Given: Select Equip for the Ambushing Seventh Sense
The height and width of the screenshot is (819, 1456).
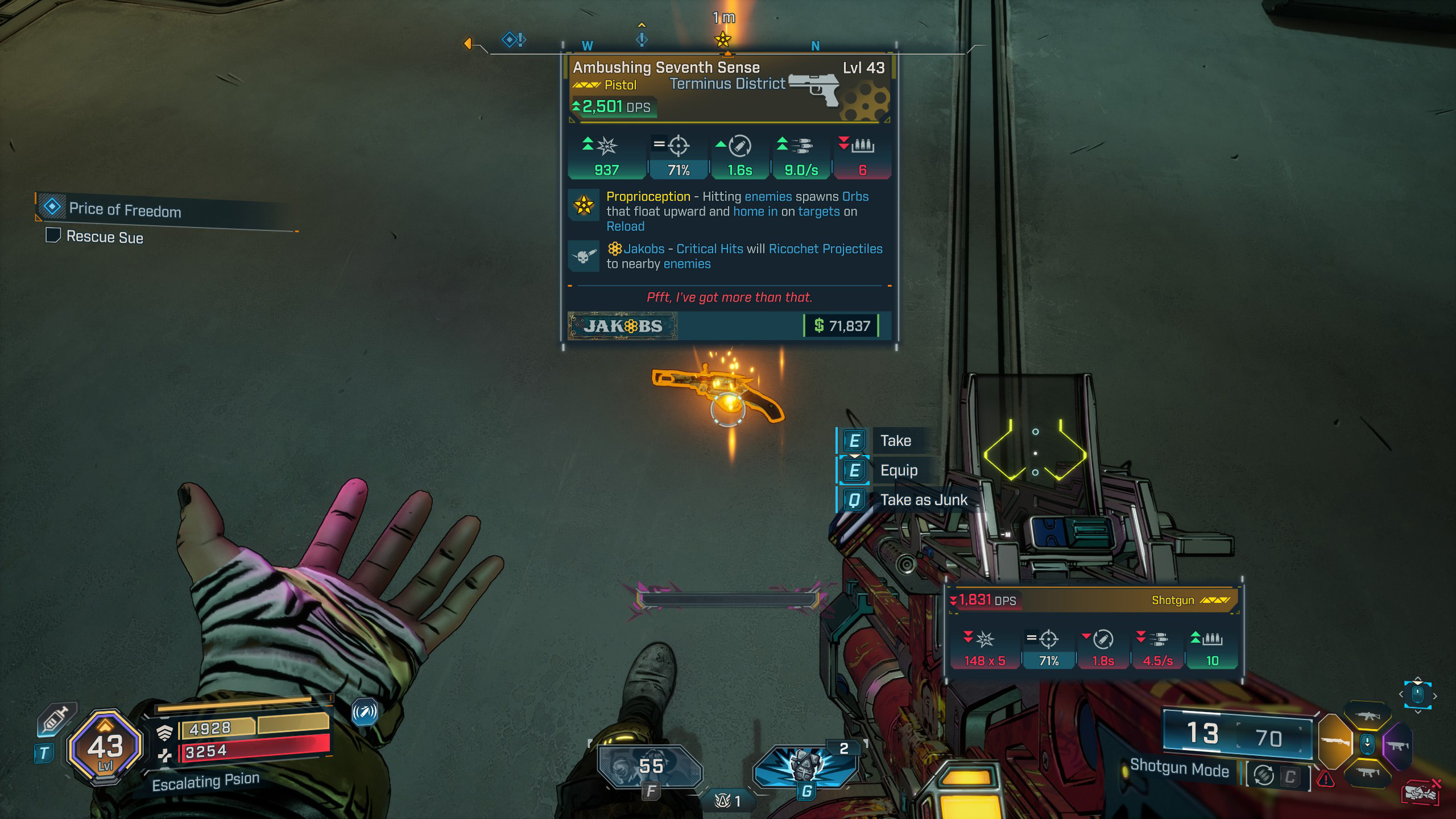Looking at the screenshot, I should point(898,470).
